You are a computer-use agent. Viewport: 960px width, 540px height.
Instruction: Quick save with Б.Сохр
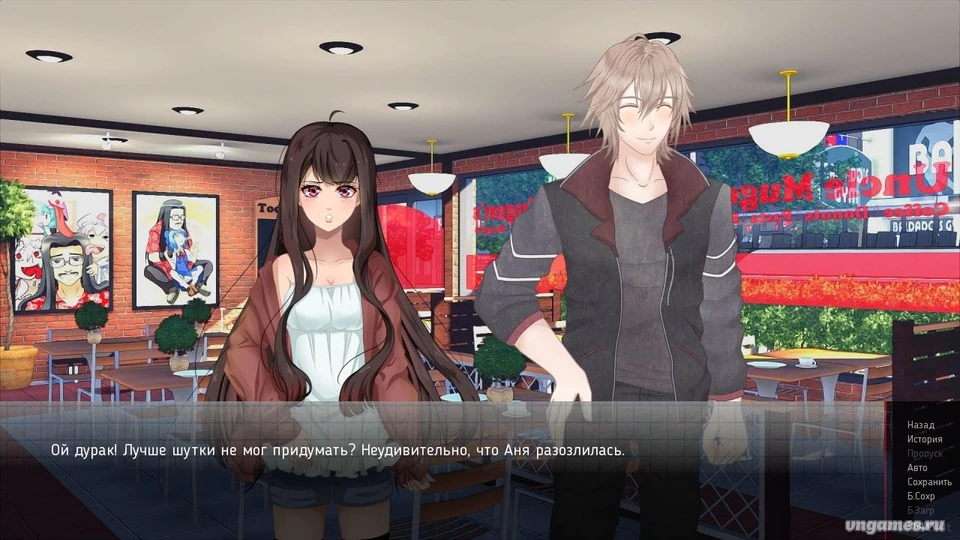(x=921, y=495)
